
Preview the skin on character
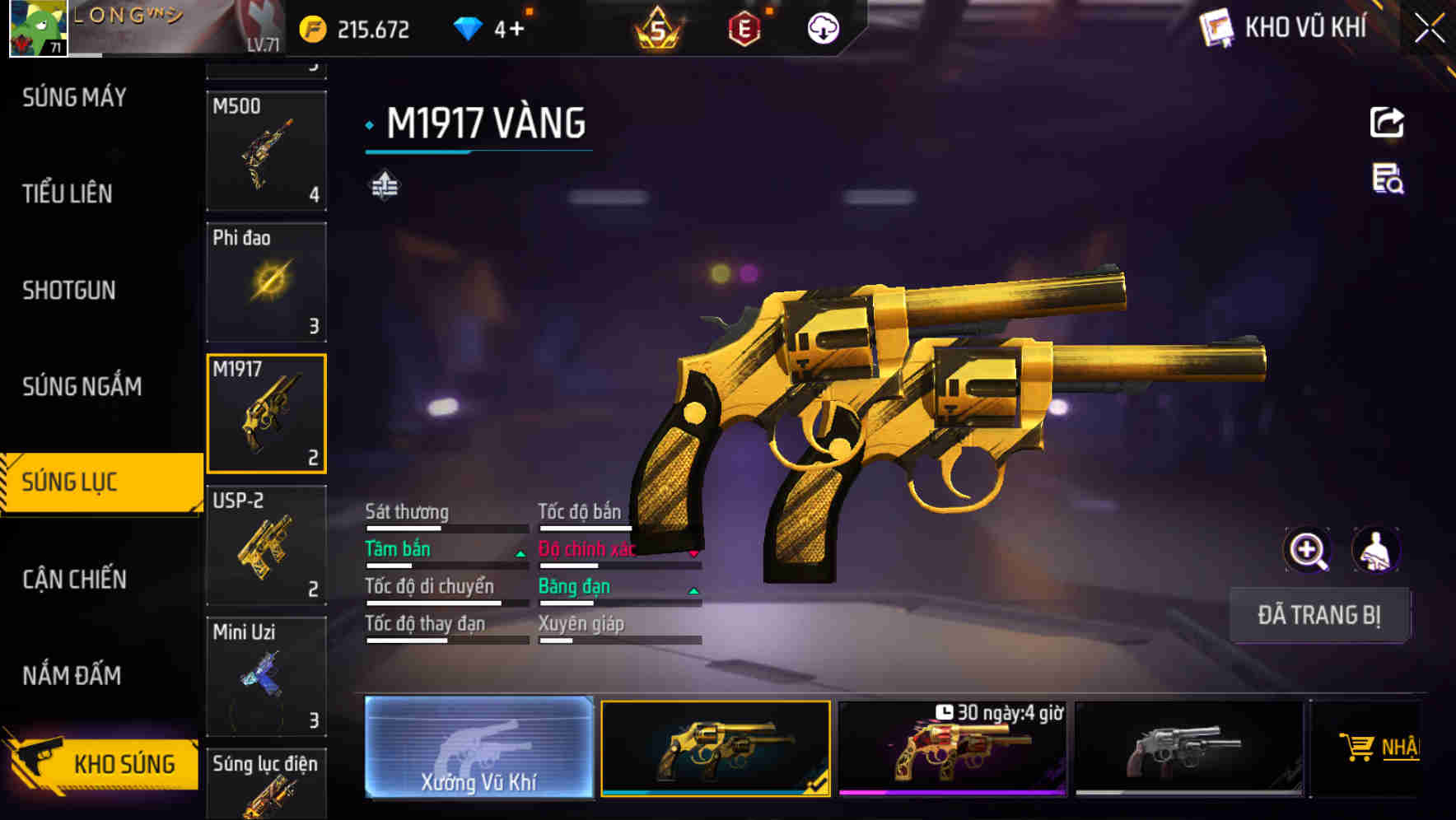(1375, 550)
